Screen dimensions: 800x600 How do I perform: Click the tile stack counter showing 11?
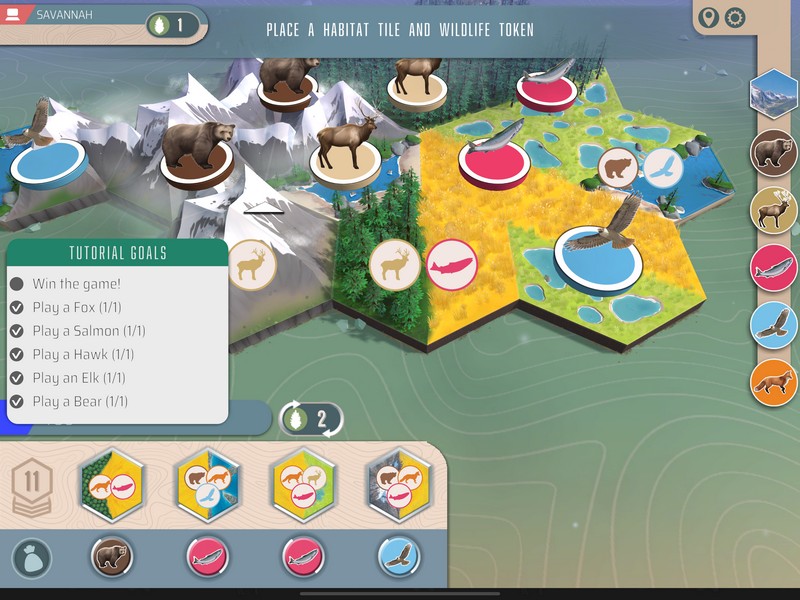pos(32,486)
